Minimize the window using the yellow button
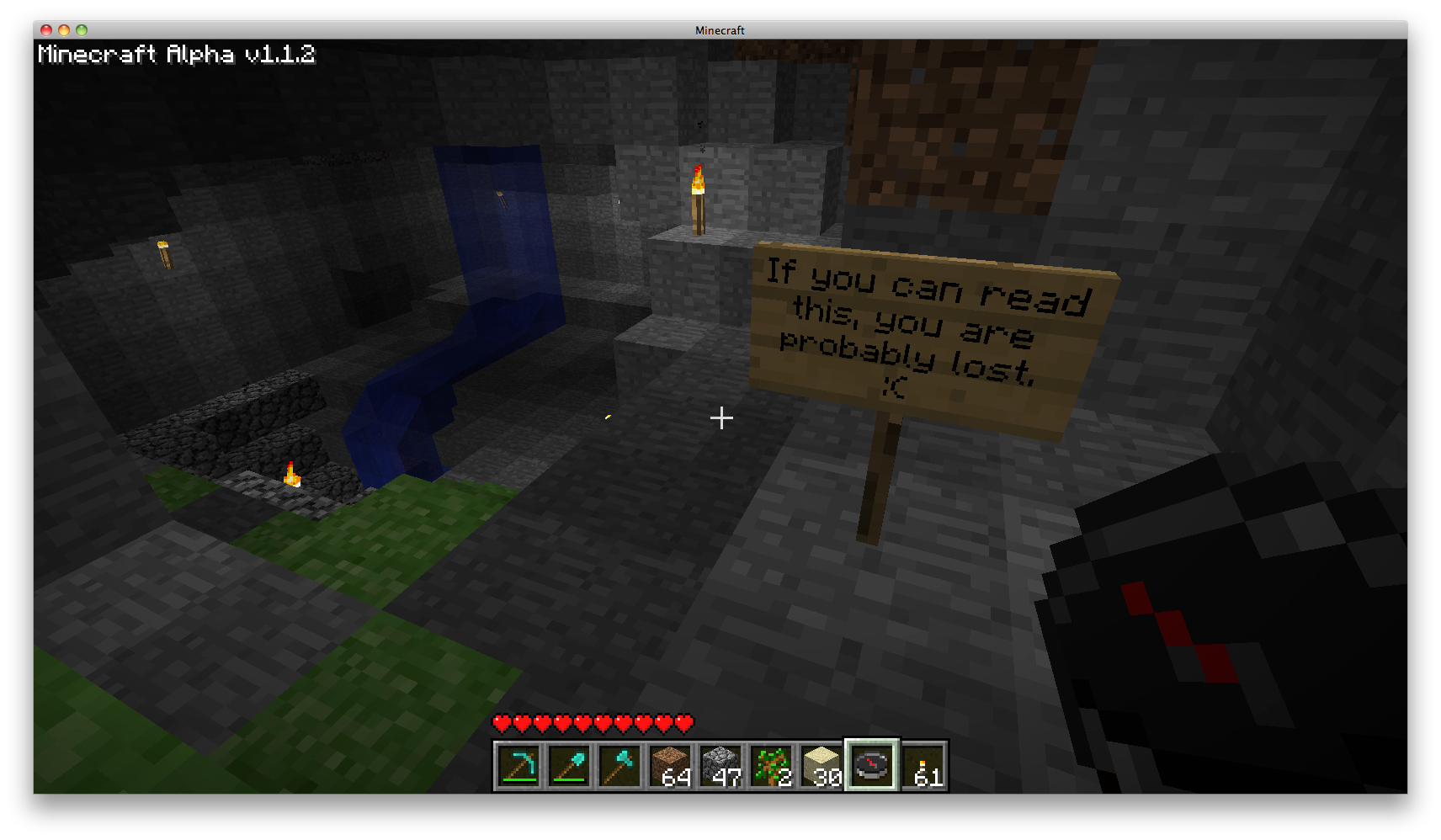Screen dimensions: 1441x840 (x=64, y=30)
